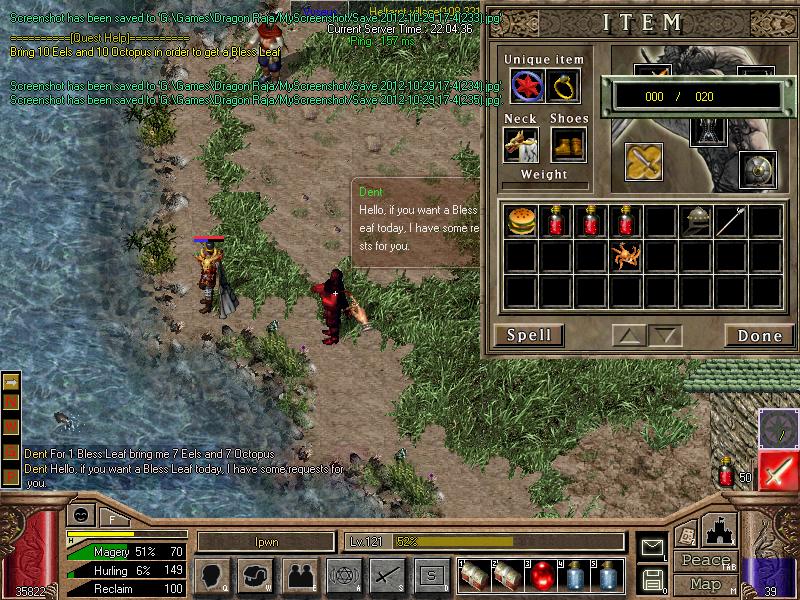The image size is (800, 600).
Task: Page the inventory down with the down arrow
Action: pos(665,336)
